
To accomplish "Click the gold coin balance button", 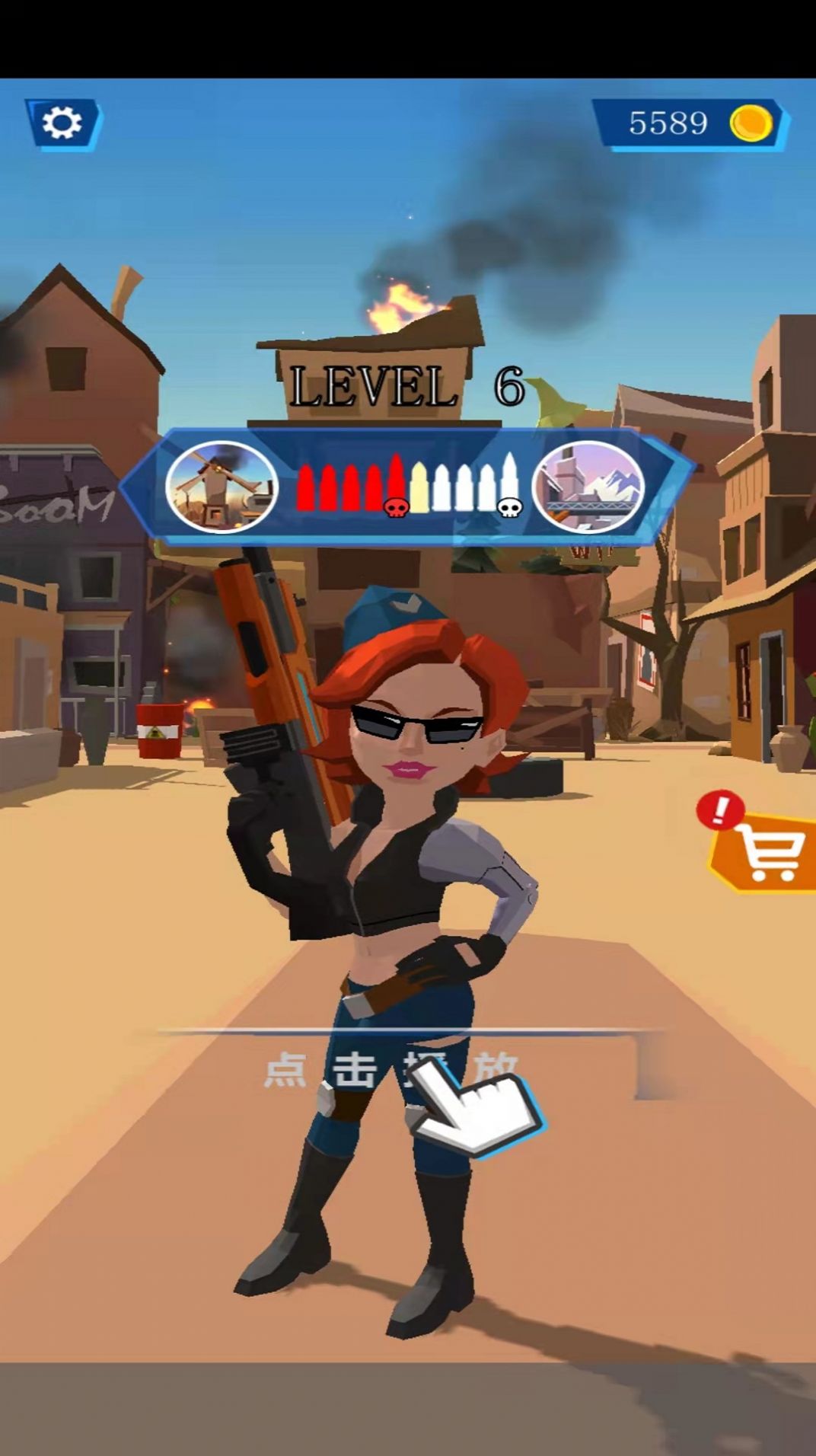I will tap(690, 123).
